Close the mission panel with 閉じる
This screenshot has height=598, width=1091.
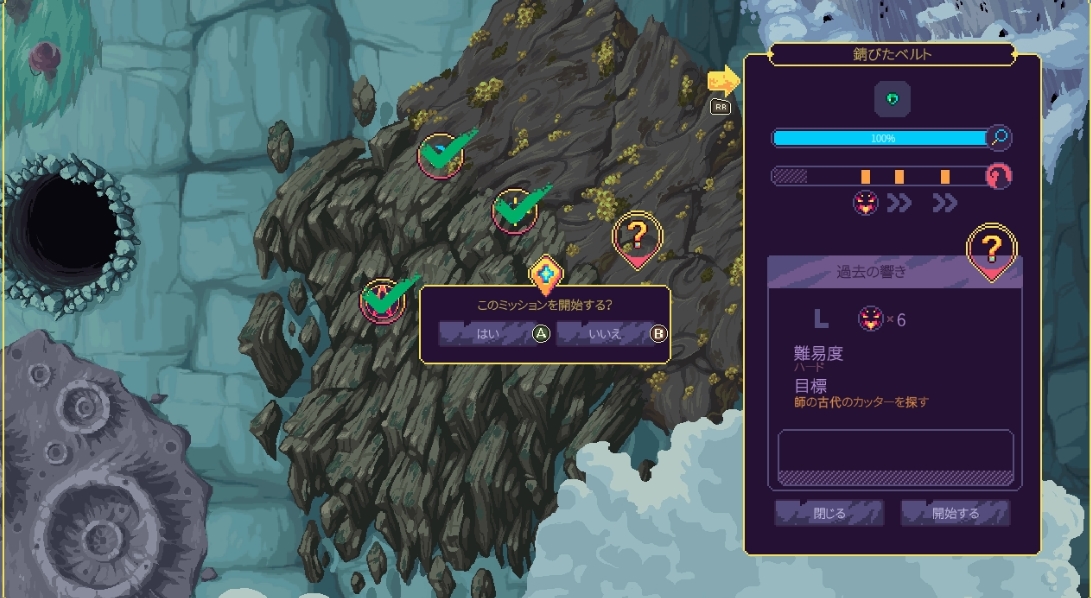point(829,514)
